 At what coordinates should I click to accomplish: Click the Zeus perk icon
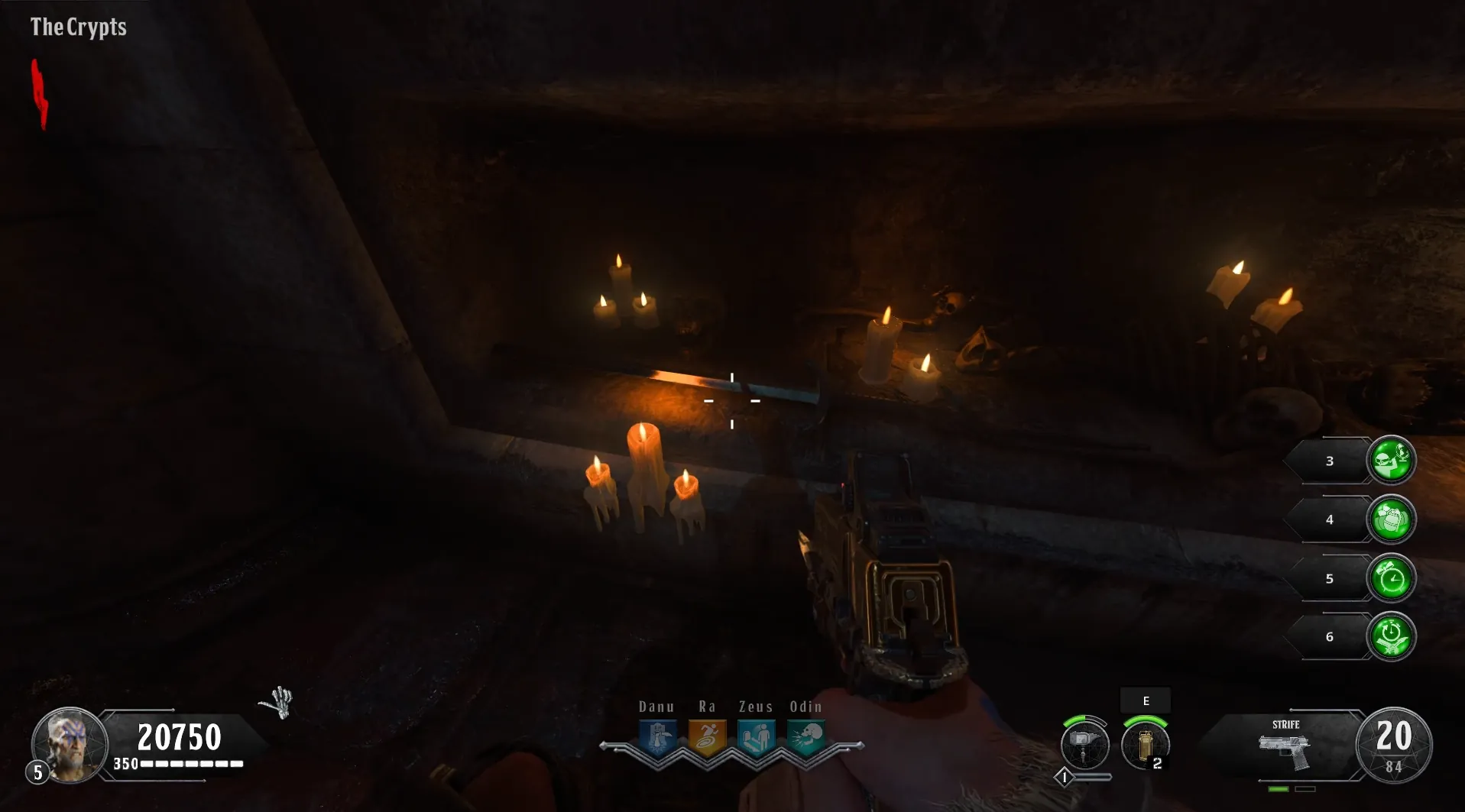(x=757, y=738)
